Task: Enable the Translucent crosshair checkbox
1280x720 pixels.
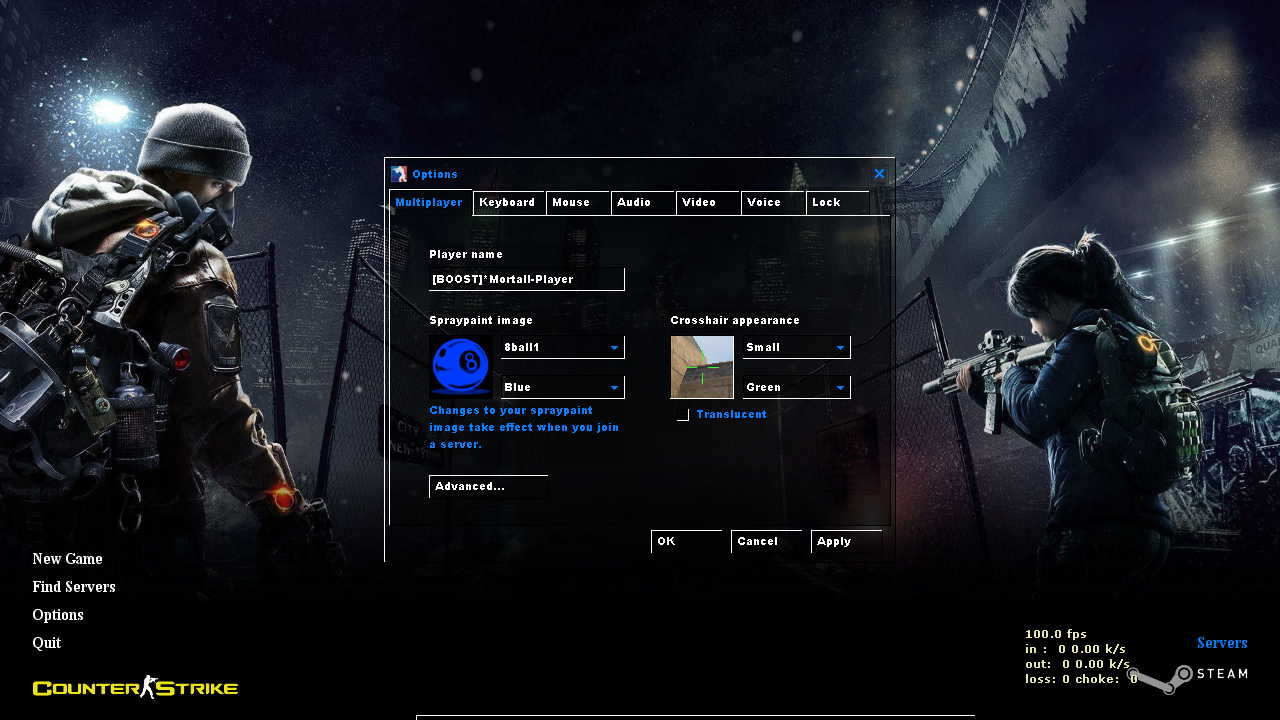Action: [682, 414]
